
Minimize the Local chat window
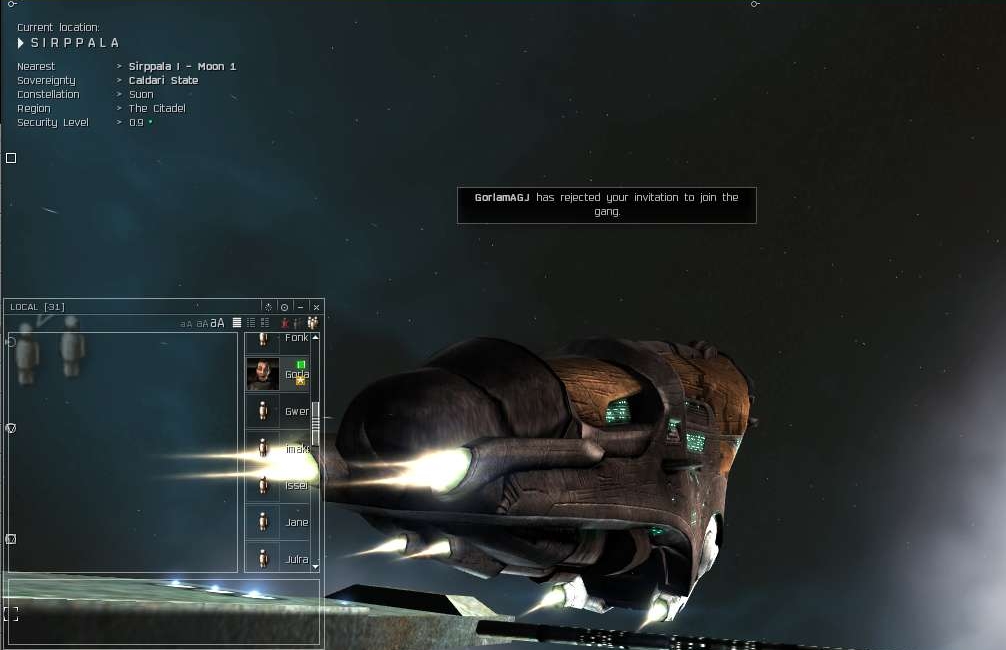(300, 307)
